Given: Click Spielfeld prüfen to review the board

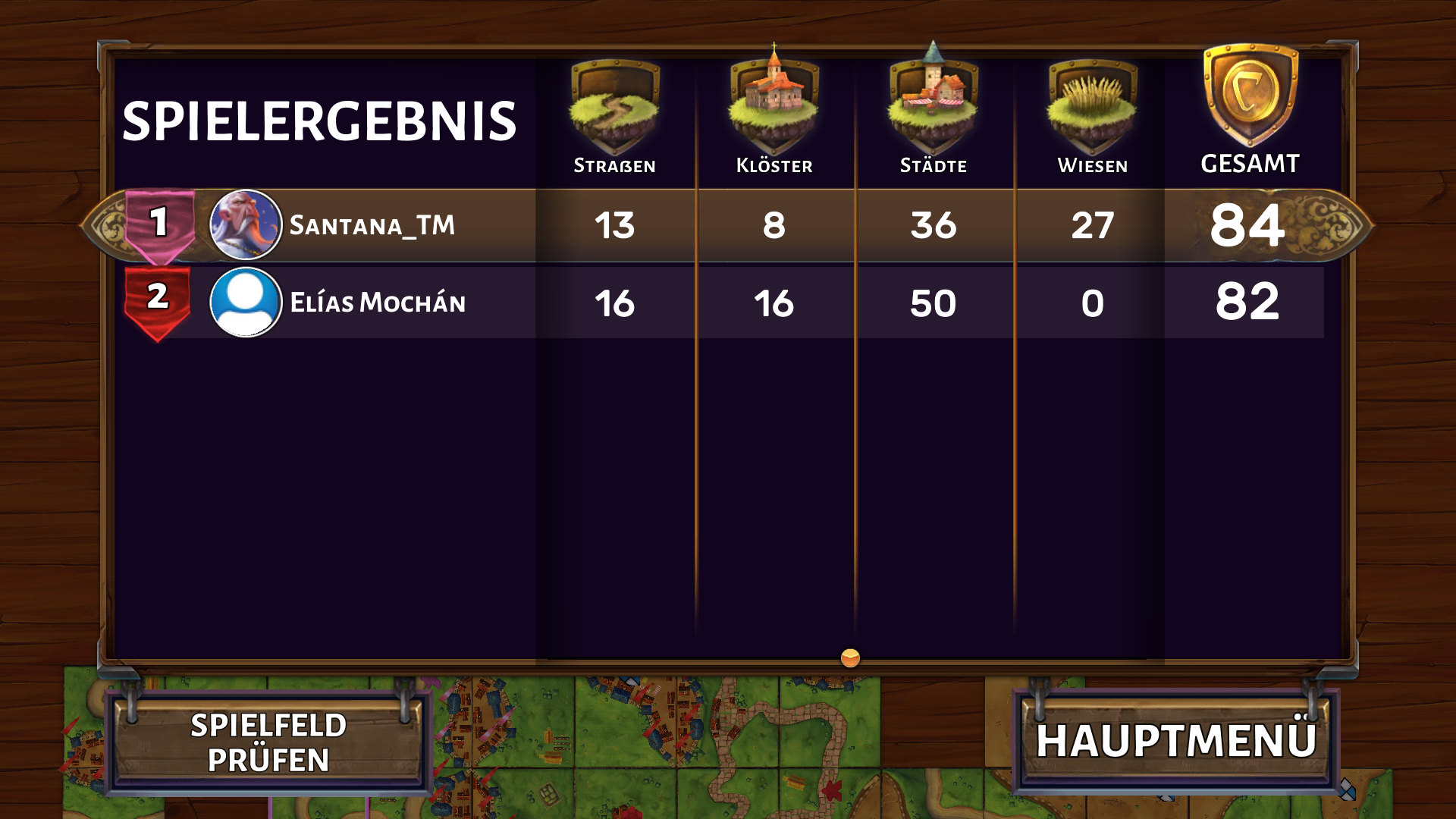Looking at the screenshot, I should (268, 742).
